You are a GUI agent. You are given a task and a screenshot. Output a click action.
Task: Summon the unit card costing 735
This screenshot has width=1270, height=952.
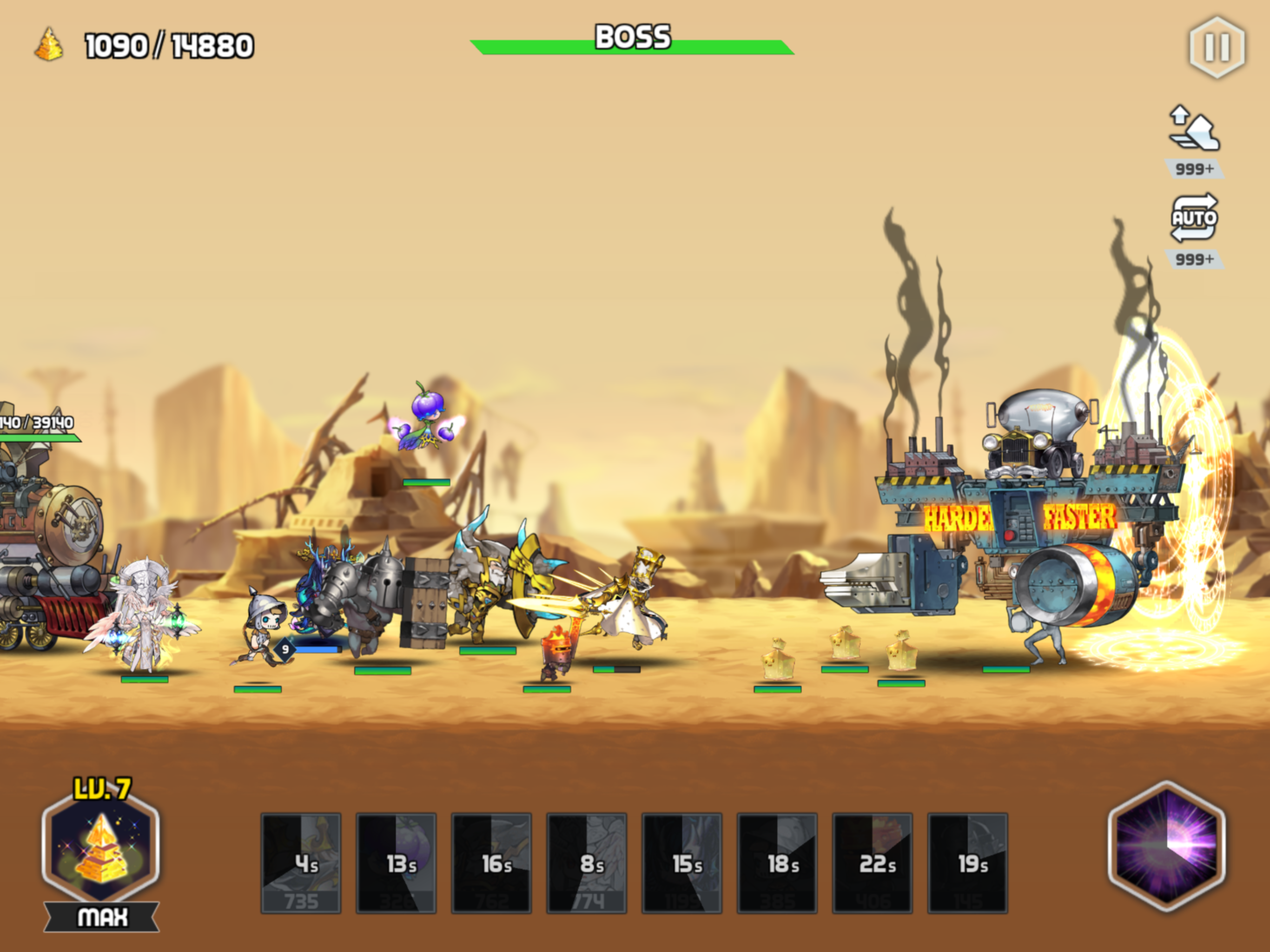[x=301, y=862]
